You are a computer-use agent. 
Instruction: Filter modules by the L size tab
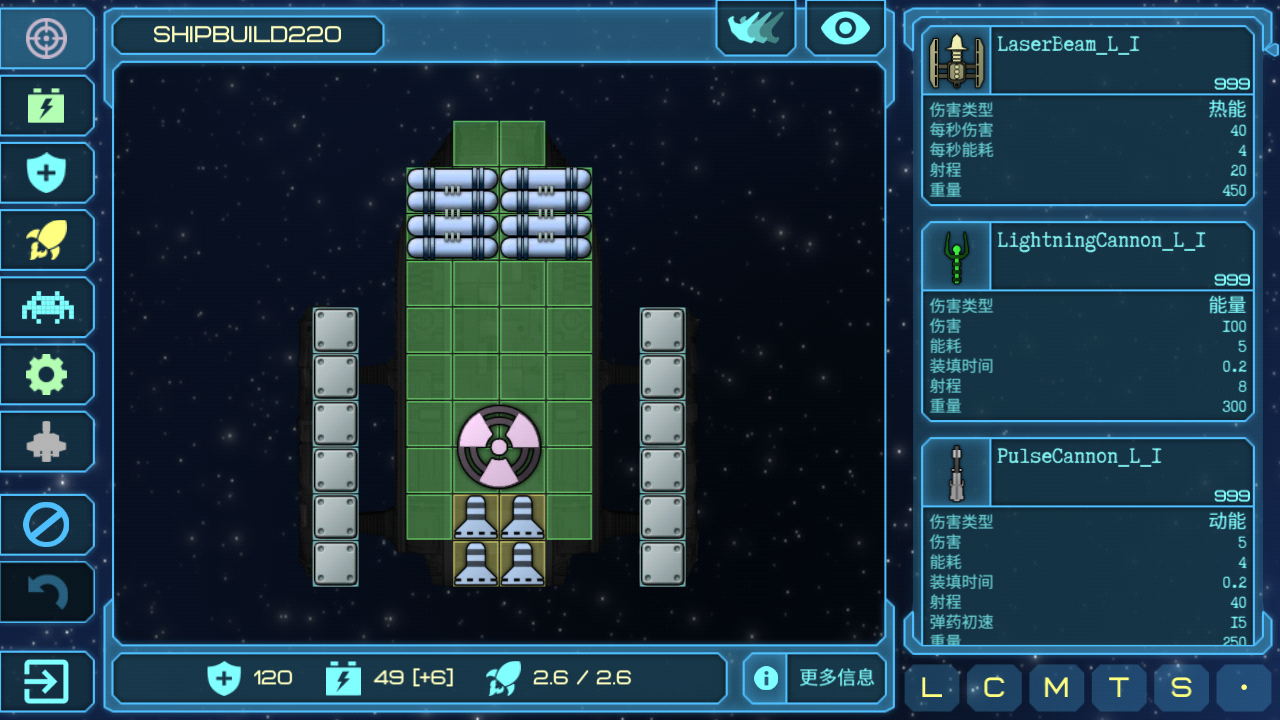(x=931, y=688)
